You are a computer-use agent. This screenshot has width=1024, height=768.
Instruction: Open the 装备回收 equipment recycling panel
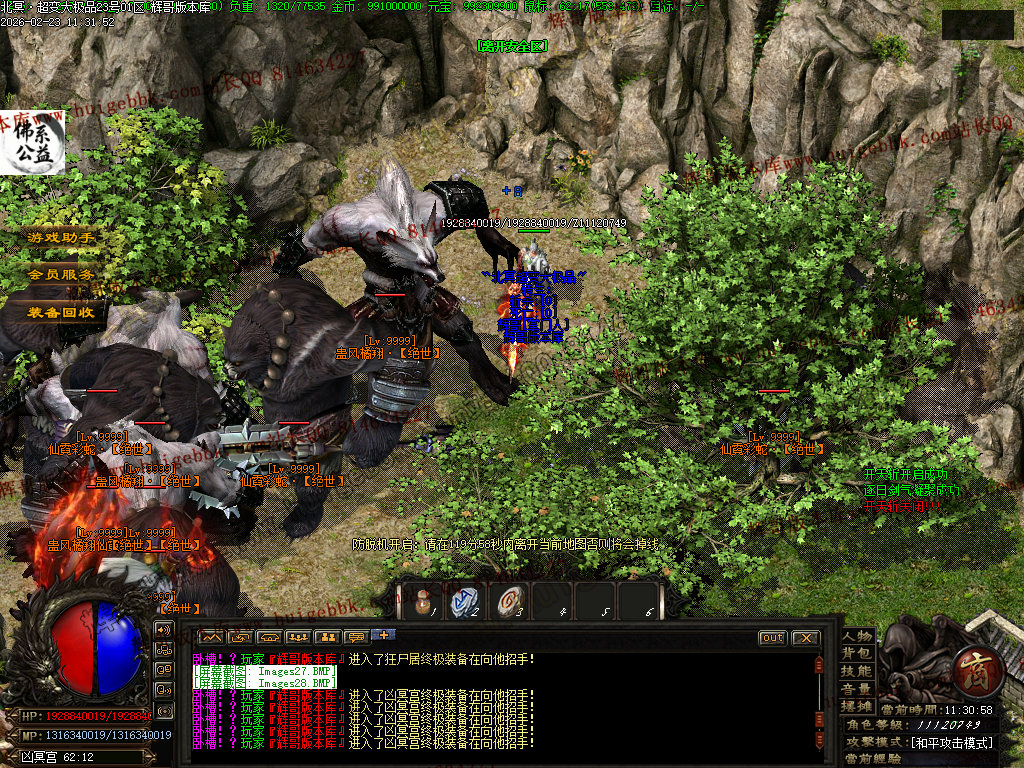[62, 312]
